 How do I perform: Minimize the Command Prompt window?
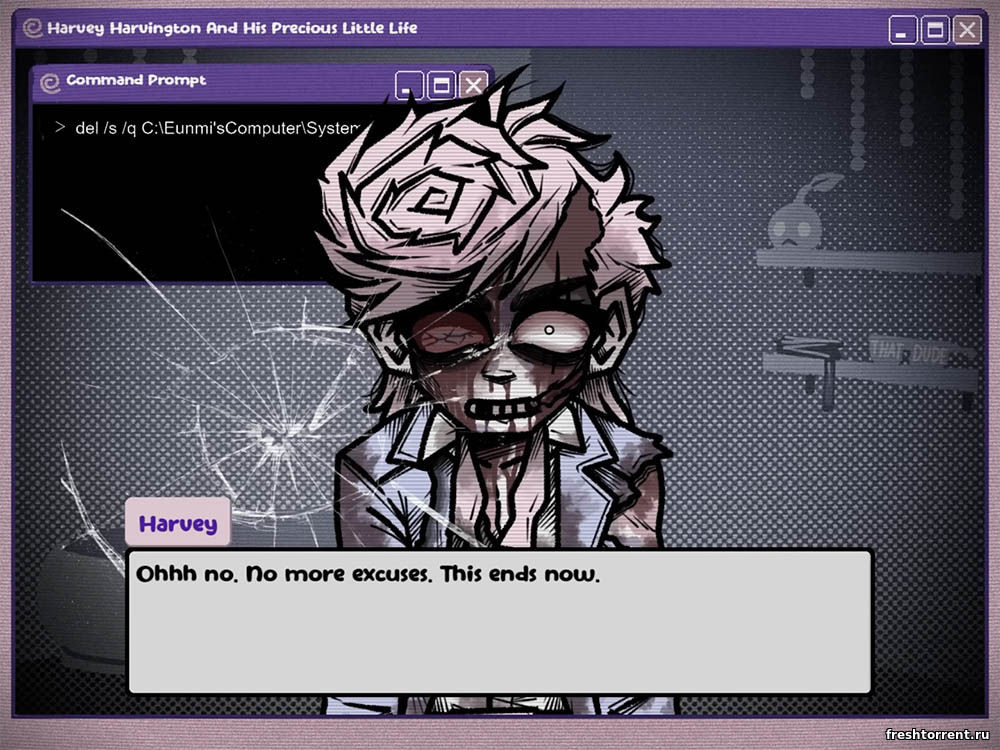410,85
